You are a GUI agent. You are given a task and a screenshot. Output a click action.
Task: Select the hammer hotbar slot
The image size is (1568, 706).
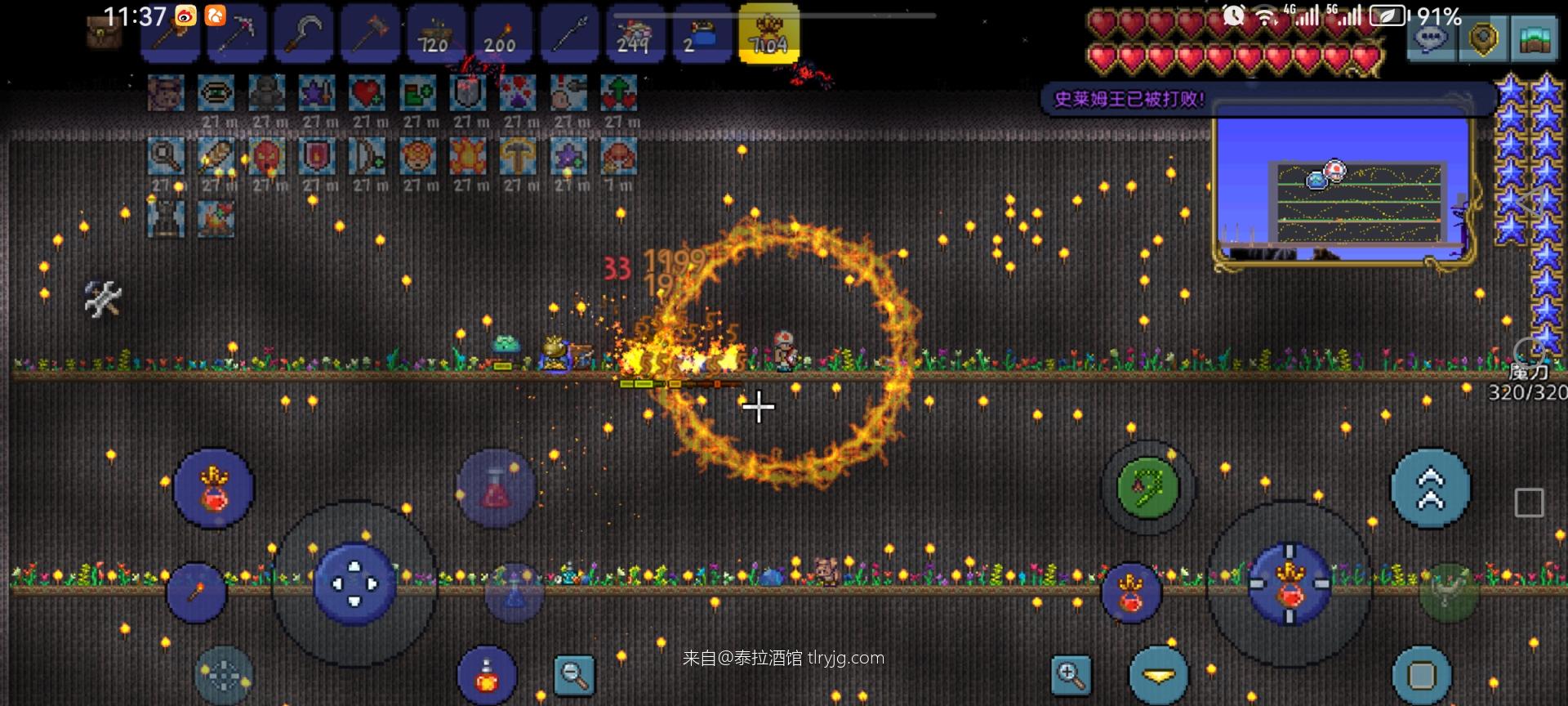pyautogui.click(x=370, y=34)
